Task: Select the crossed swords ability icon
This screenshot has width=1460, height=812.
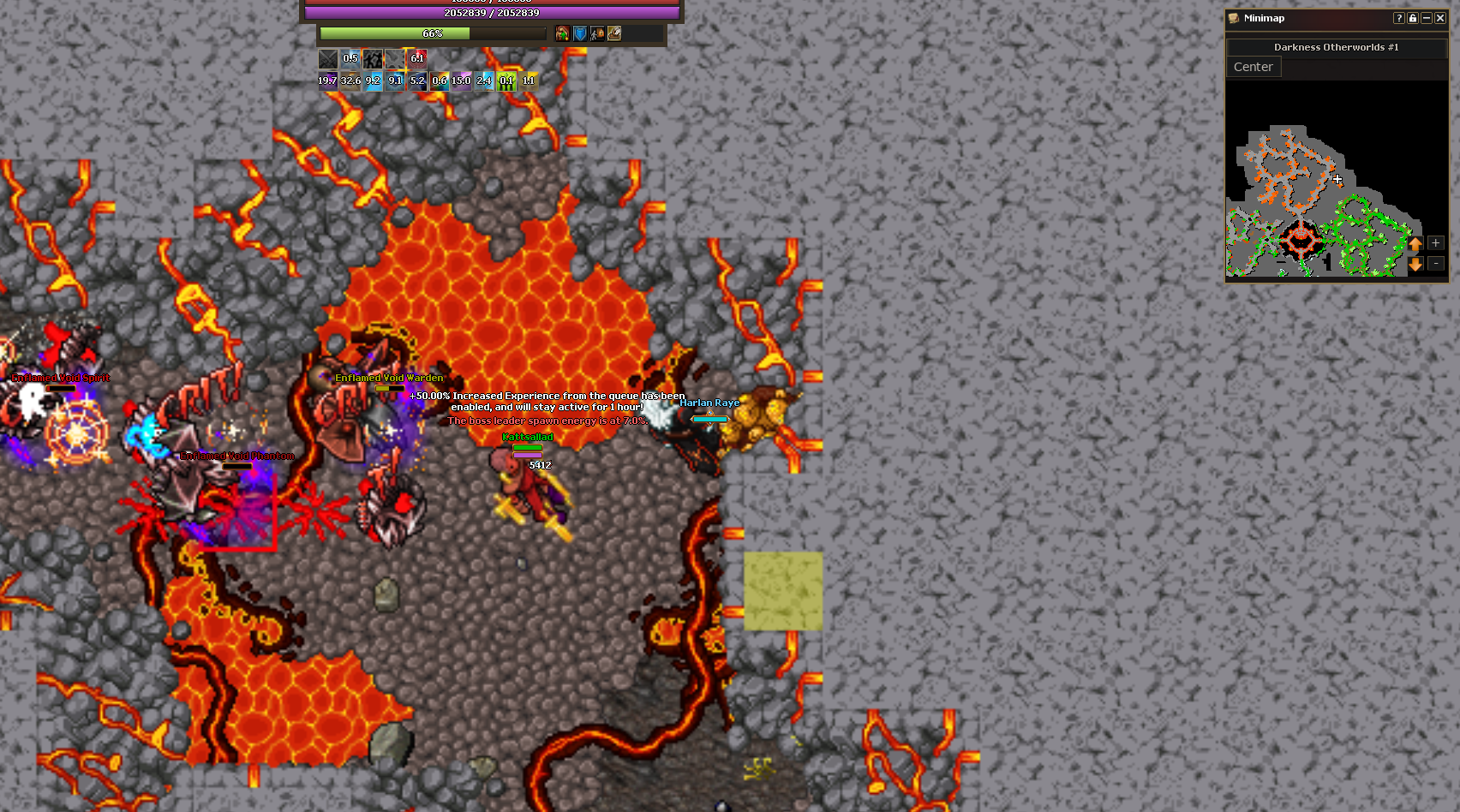Action: tap(328, 58)
